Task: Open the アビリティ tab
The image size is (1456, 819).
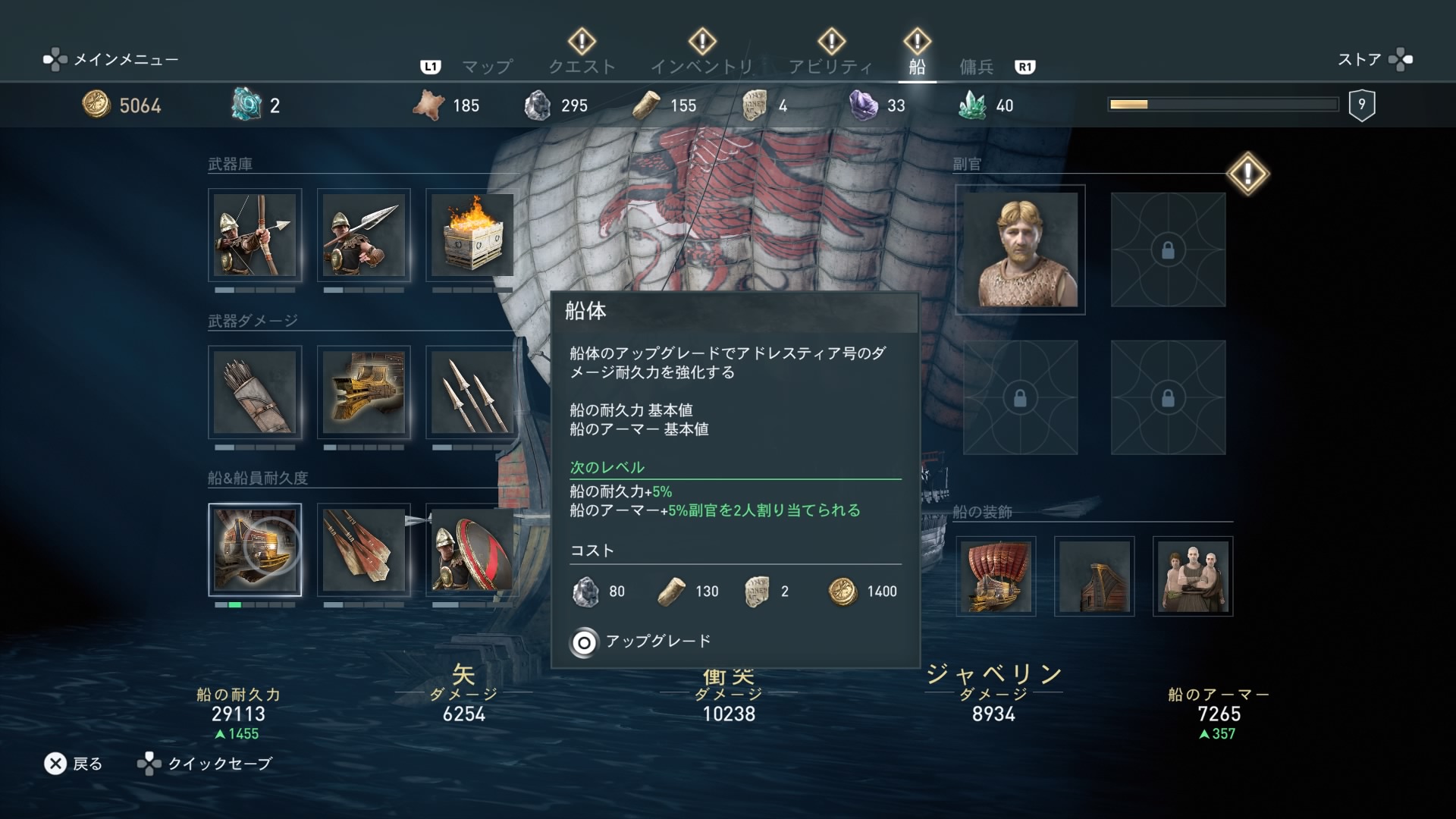Action: click(x=830, y=67)
